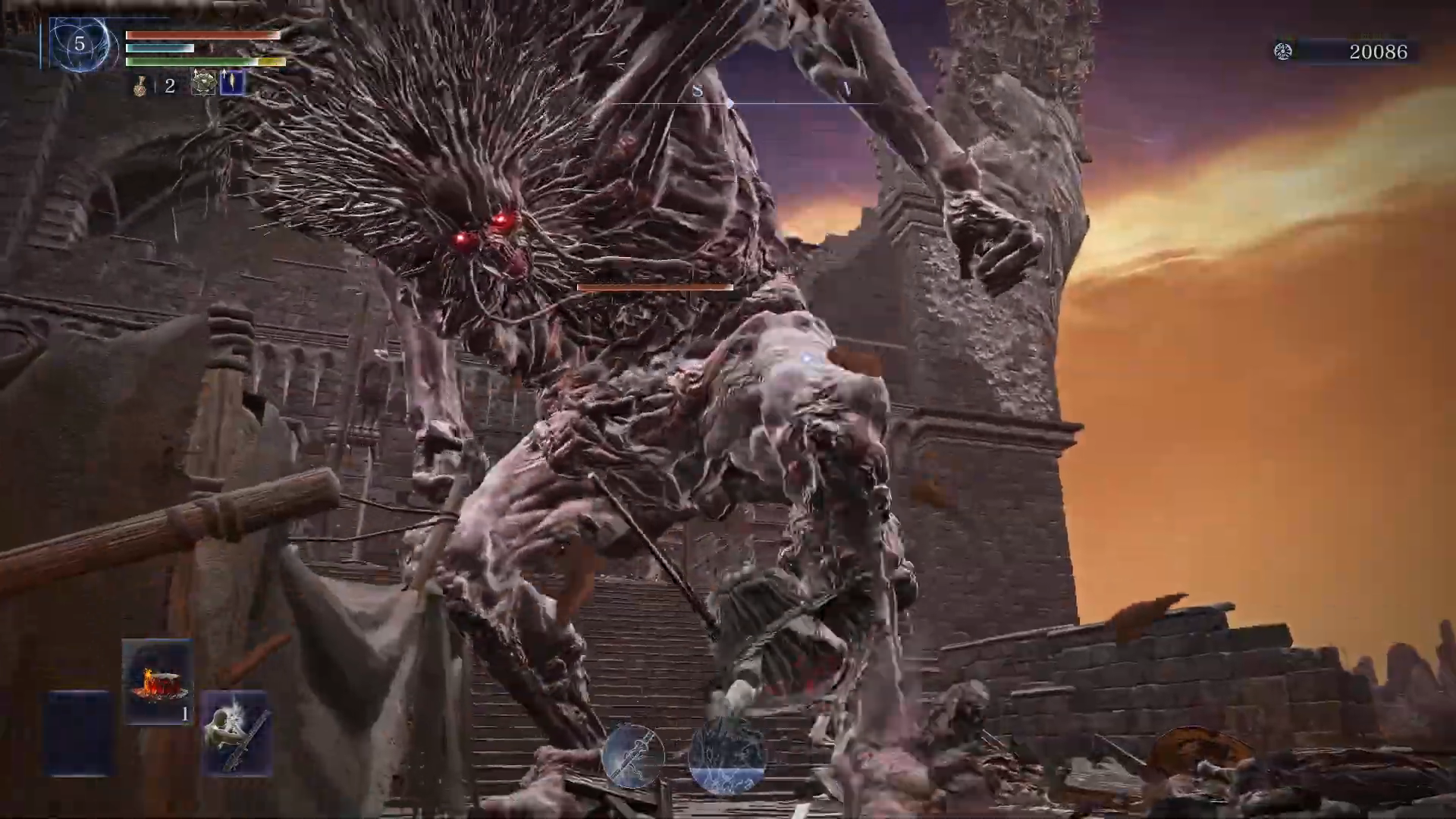Inspect the green rosette buff icon
This screenshot has width=1456, height=819.
tap(203, 83)
